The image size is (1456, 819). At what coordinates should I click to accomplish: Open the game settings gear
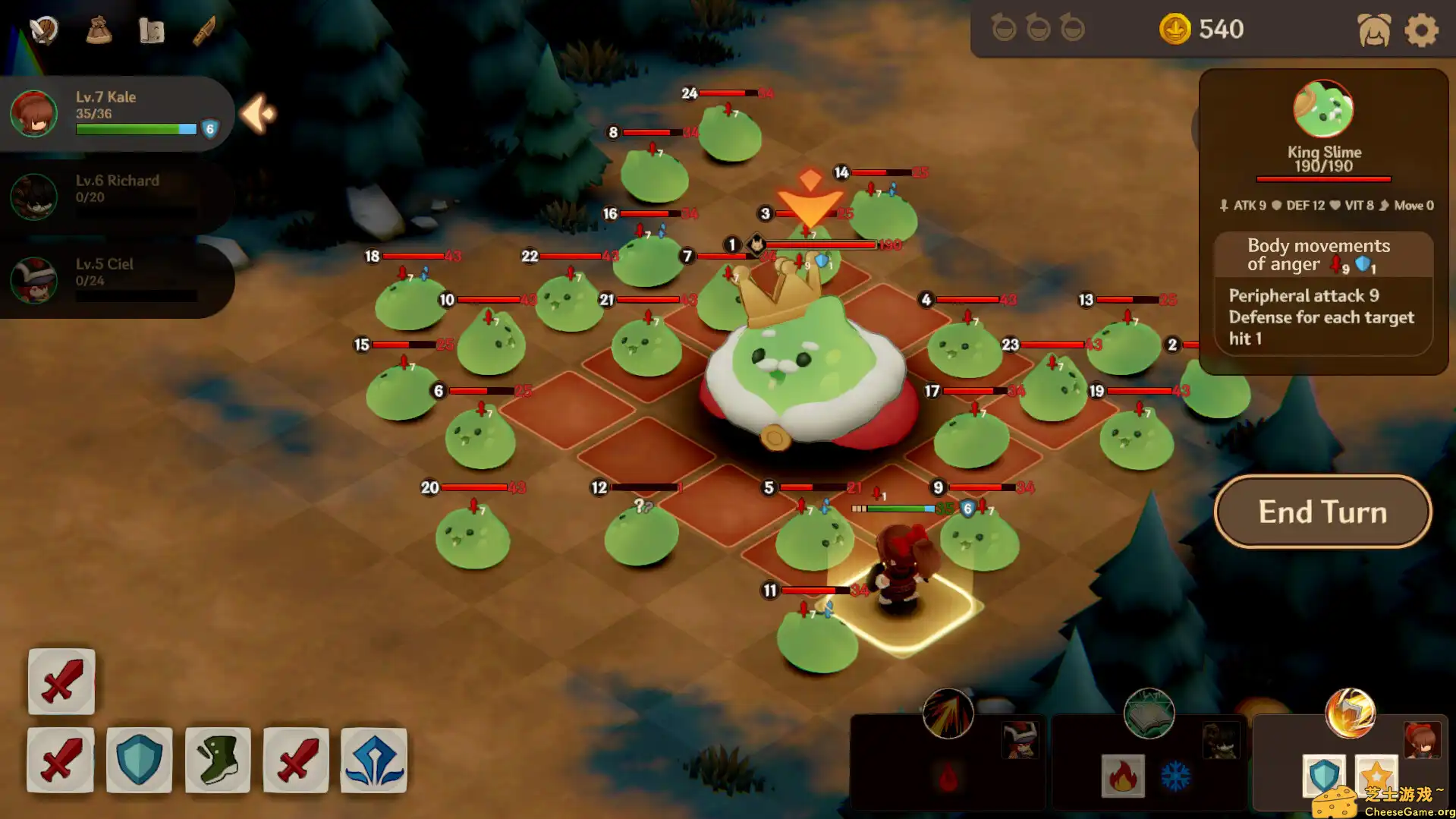point(1421,30)
